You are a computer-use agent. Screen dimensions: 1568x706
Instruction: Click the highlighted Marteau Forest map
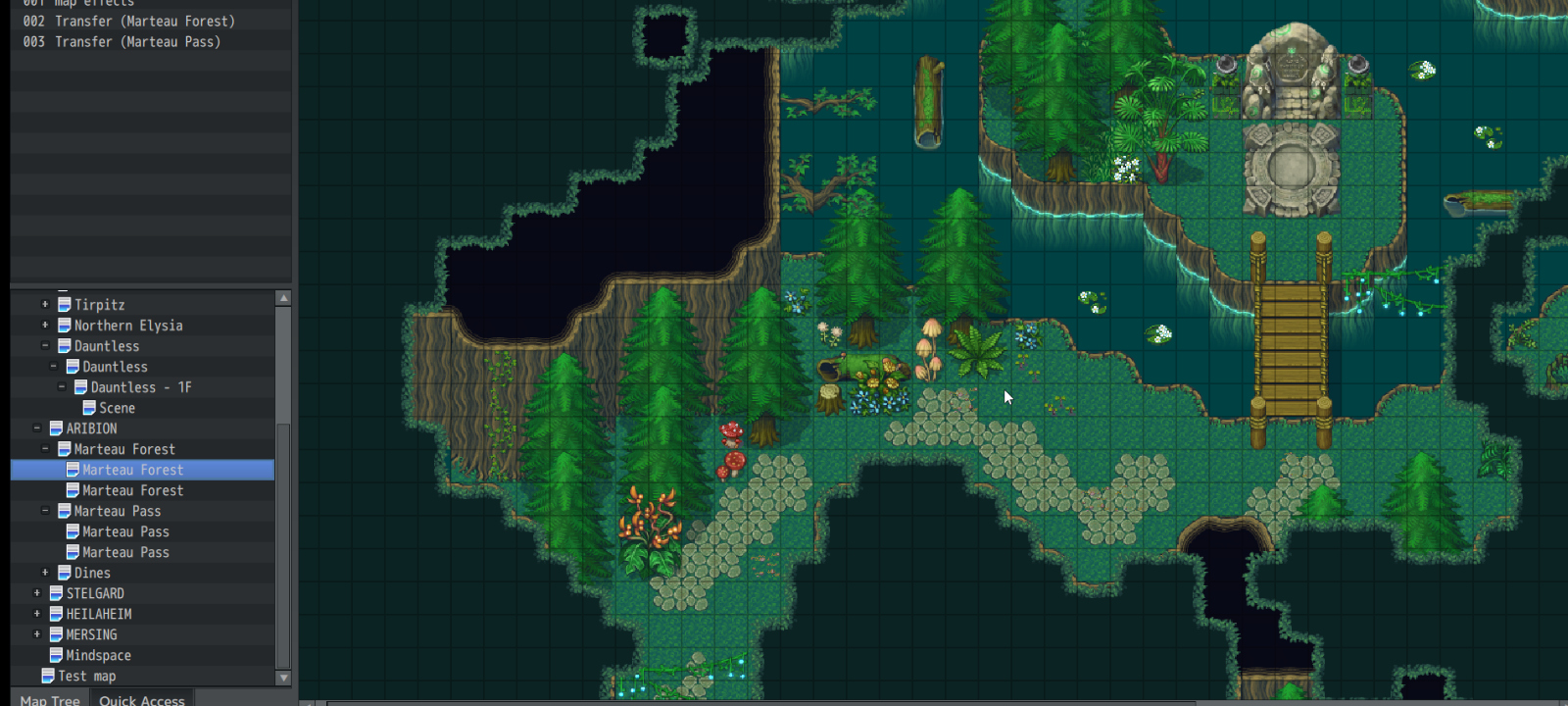(132, 470)
